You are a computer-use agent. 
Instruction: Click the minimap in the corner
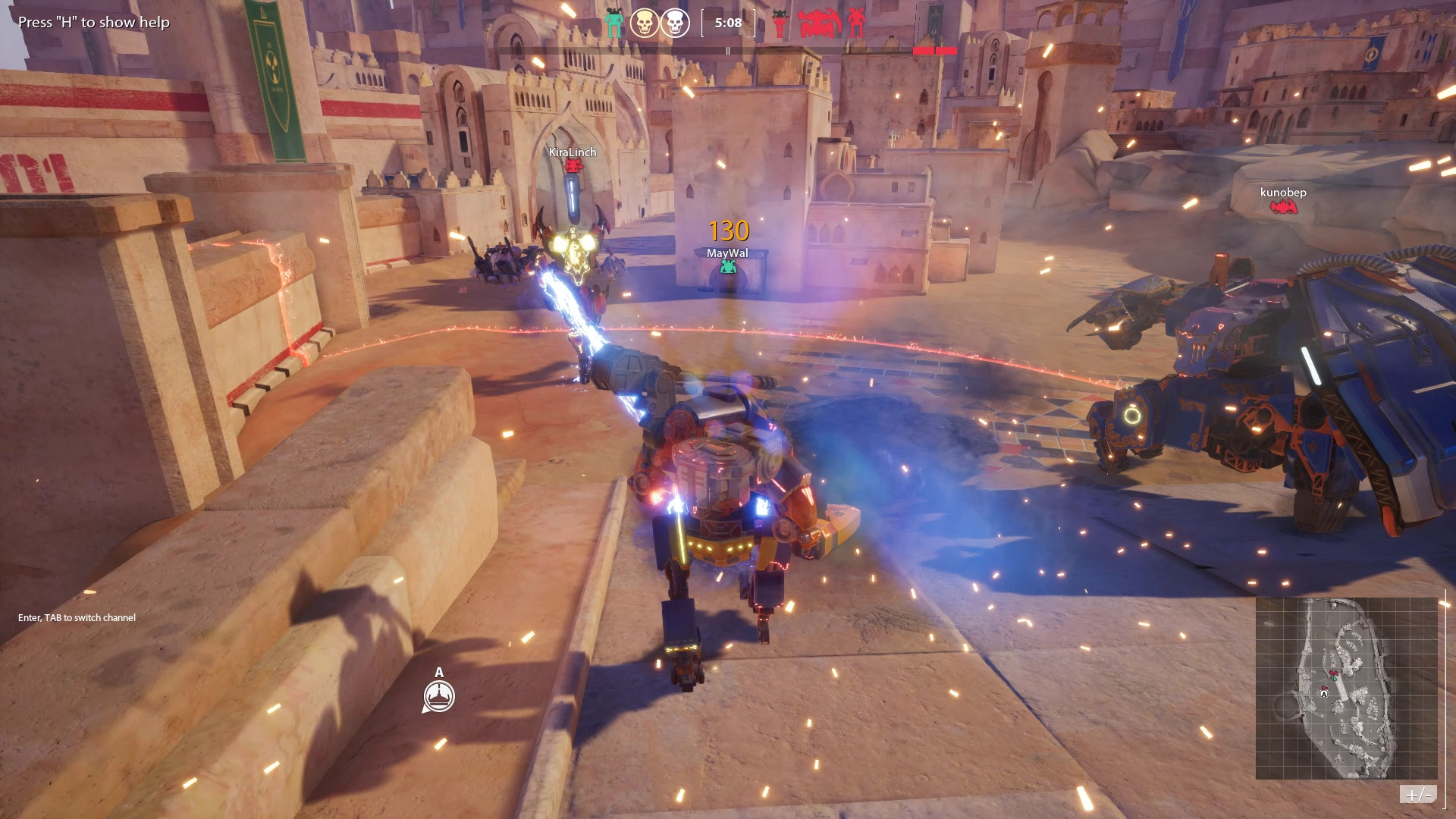click(x=1346, y=688)
